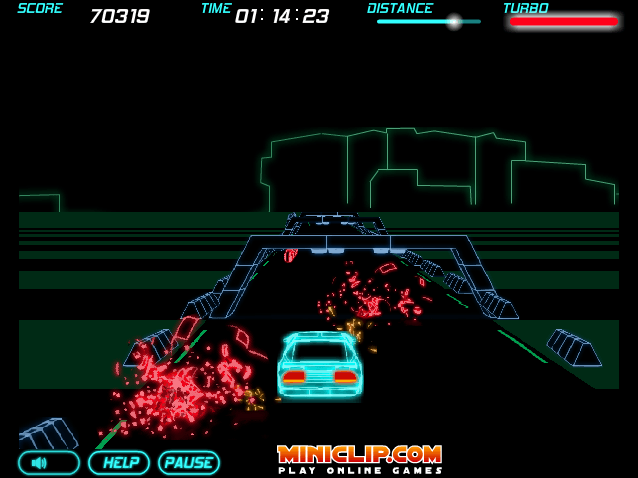This screenshot has height=478, width=638.
Task: Toggle the sound speaker button
Action: coord(49,463)
